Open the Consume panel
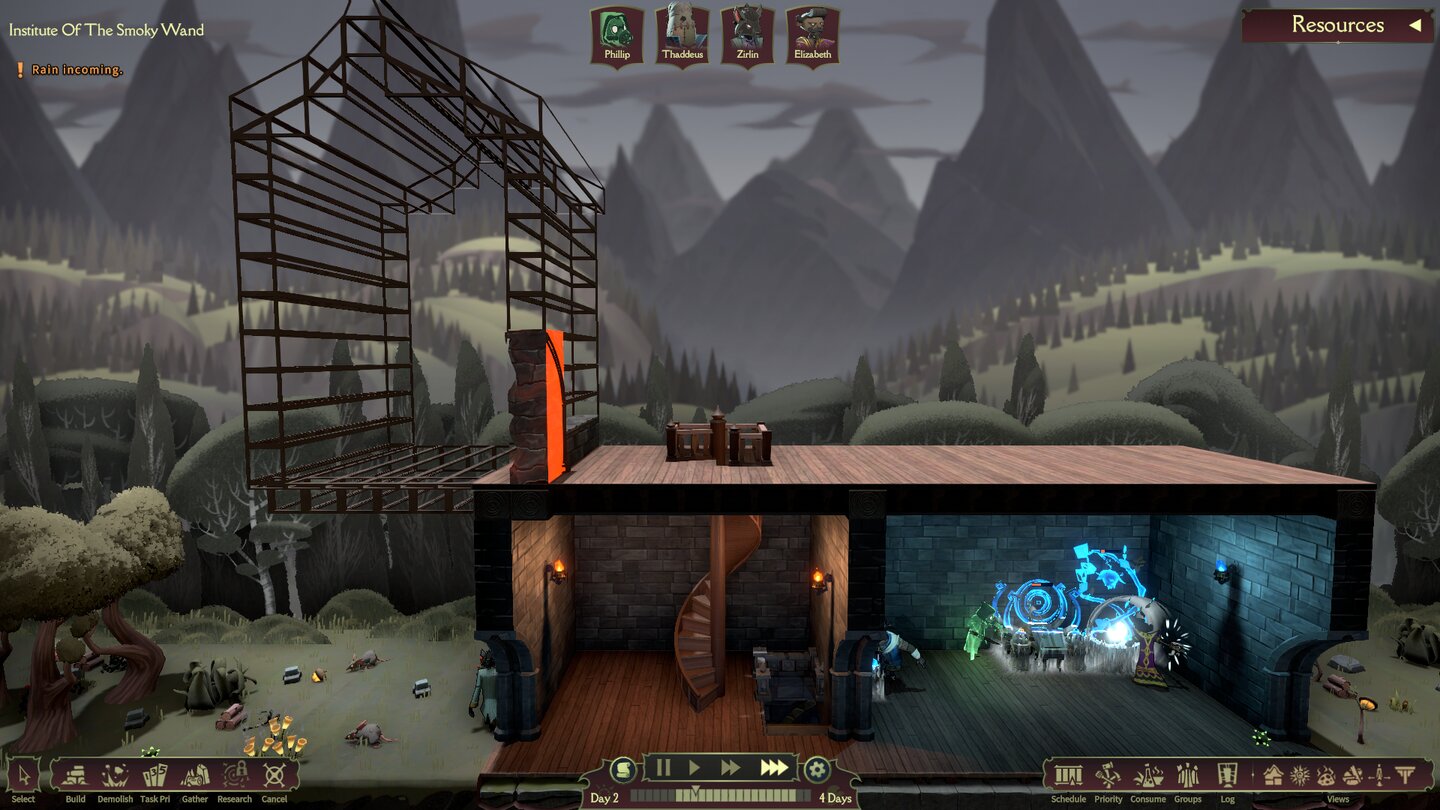1440x810 pixels. (x=1148, y=775)
